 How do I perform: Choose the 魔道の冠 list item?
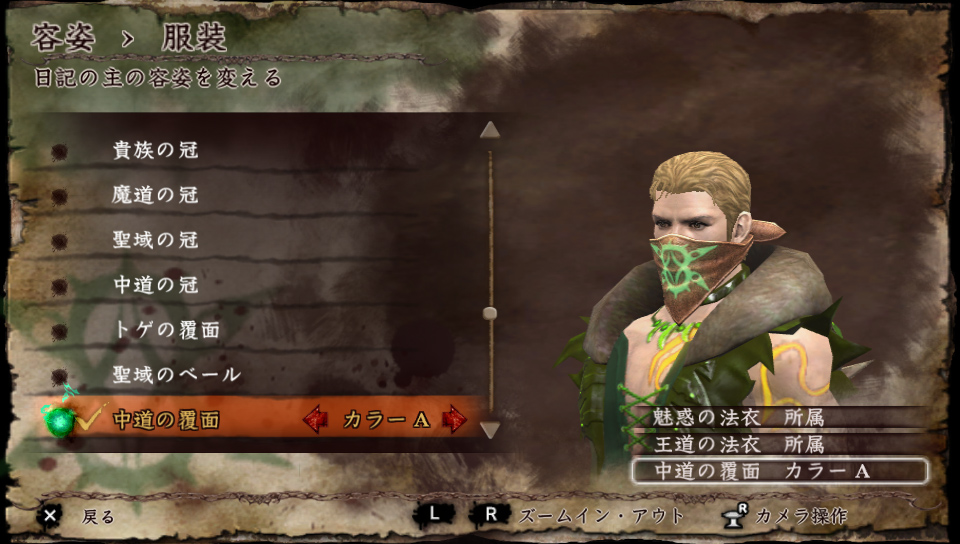(x=156, y=195)
